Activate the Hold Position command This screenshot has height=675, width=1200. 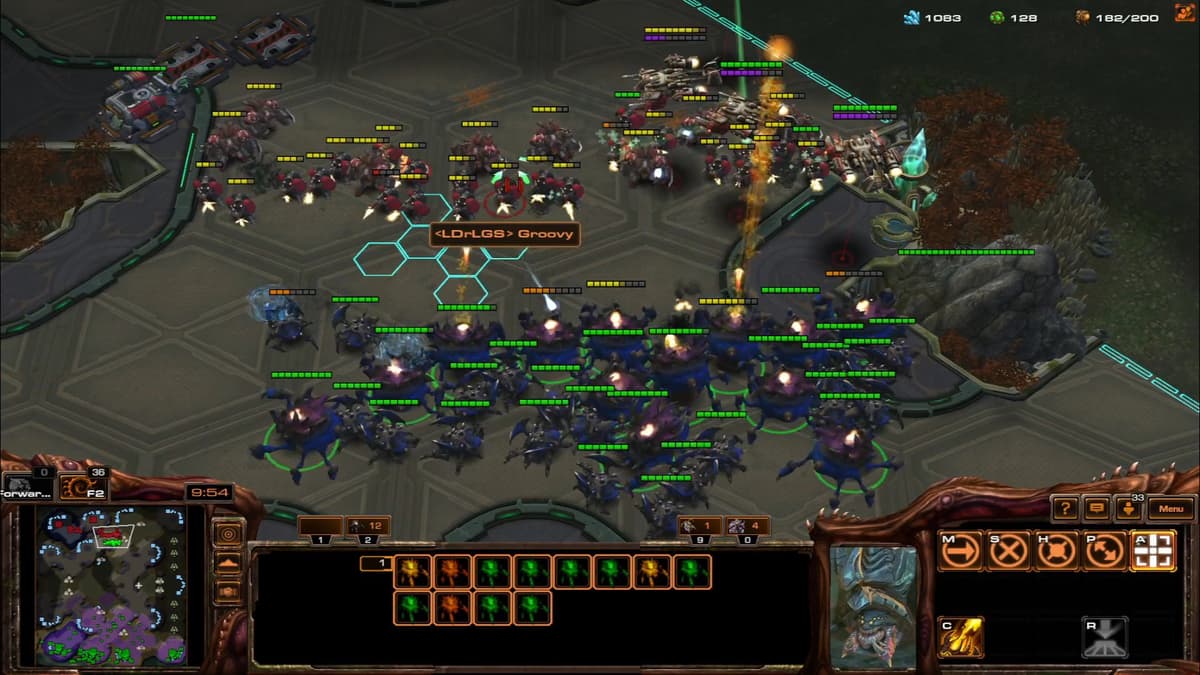pos(1057,551)
